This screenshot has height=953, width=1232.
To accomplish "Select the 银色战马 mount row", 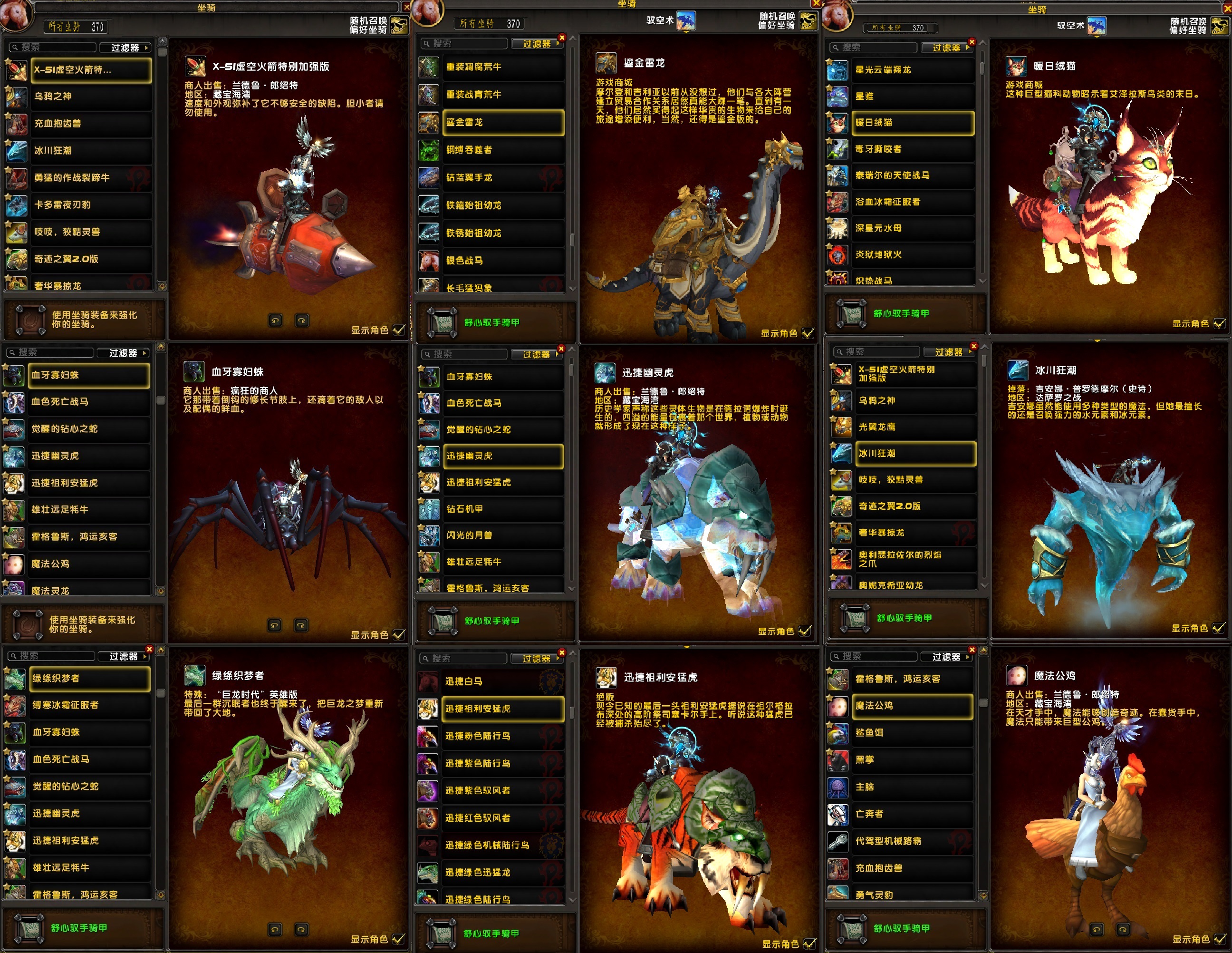I will [502, 261].
